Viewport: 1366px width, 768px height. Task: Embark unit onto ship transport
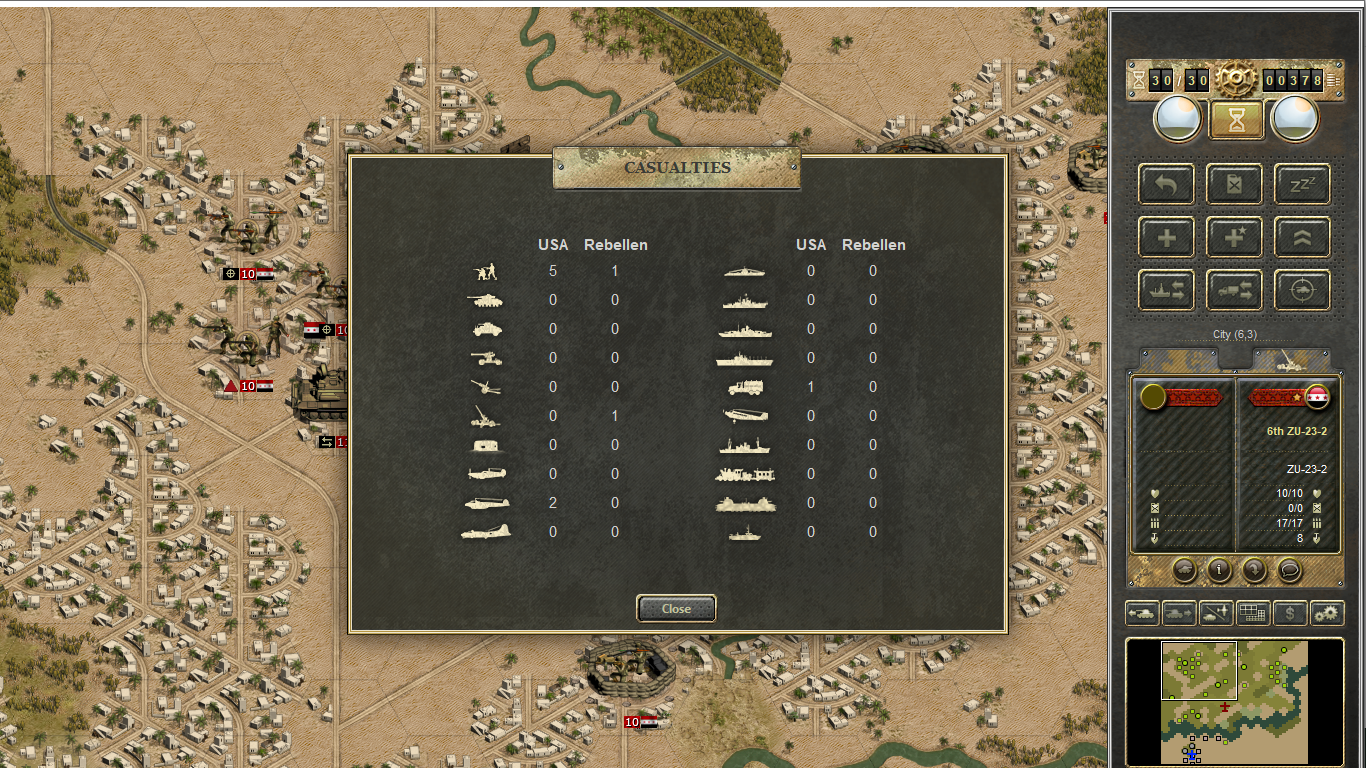pos(1166,290)
